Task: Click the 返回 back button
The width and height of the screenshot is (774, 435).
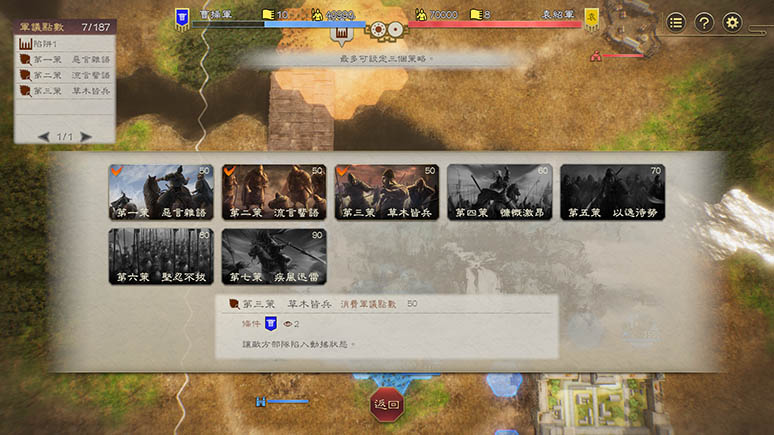Action: click(386, 405)
